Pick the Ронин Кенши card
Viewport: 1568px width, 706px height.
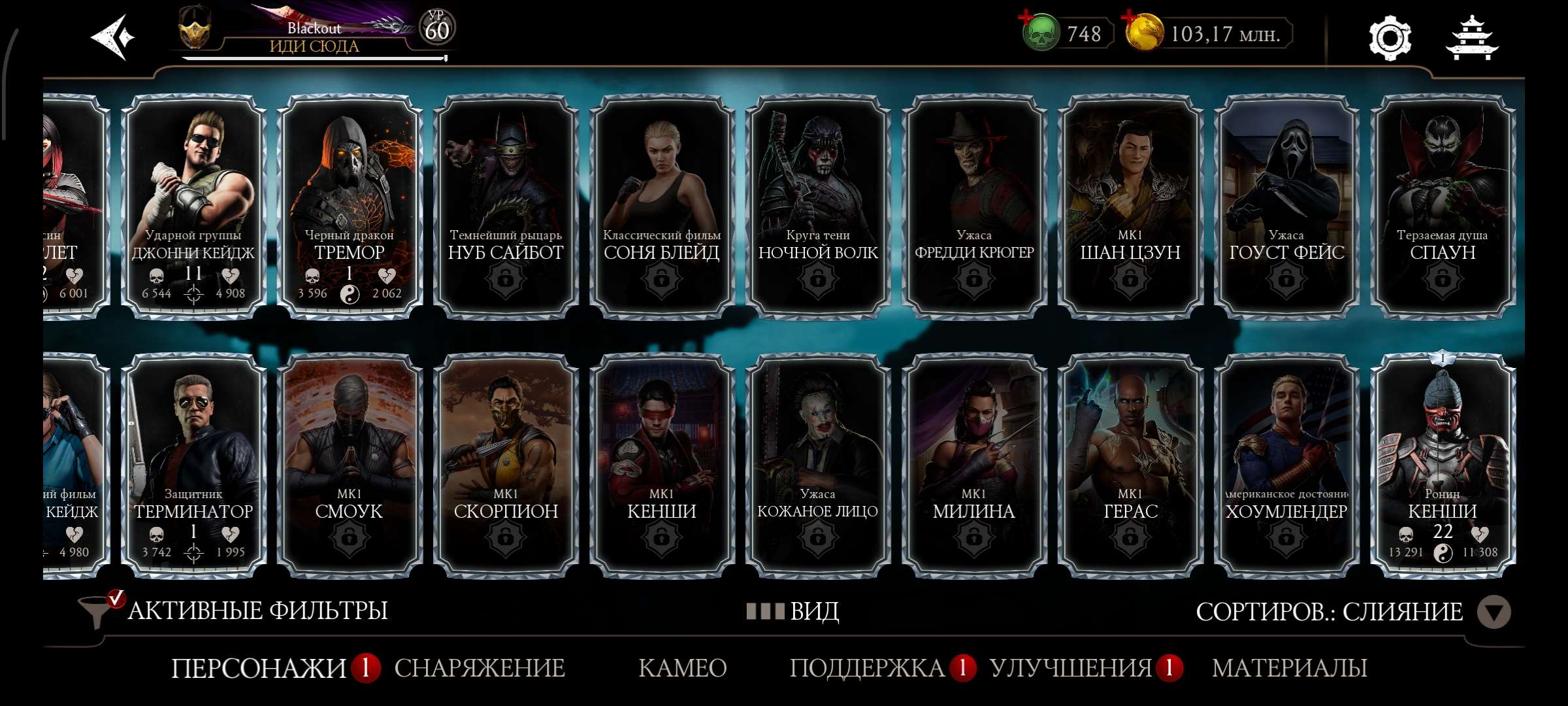point(1443,465)
